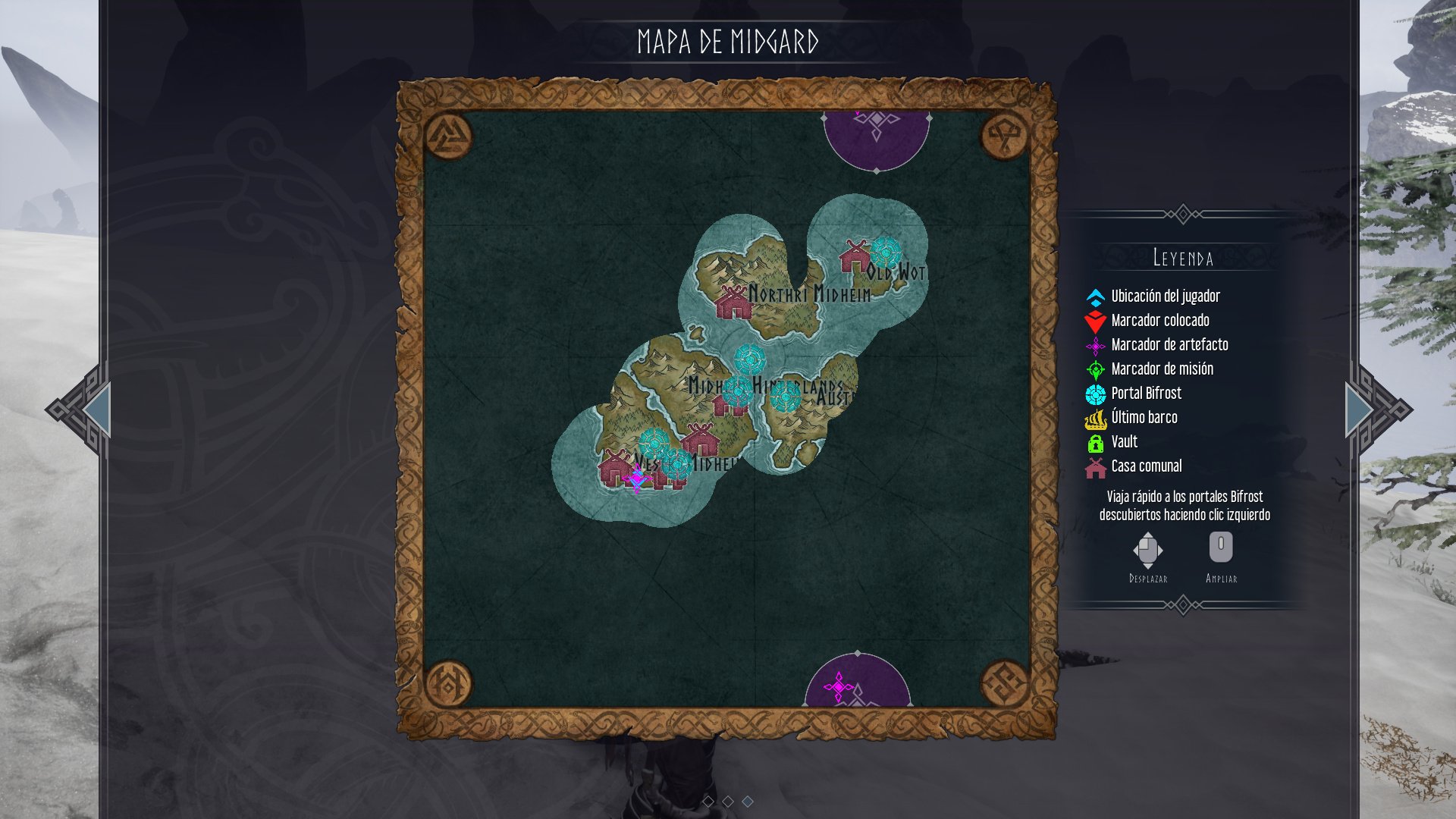Select the first page indicator dot
1456x819 pixels.
coord(708,801)
